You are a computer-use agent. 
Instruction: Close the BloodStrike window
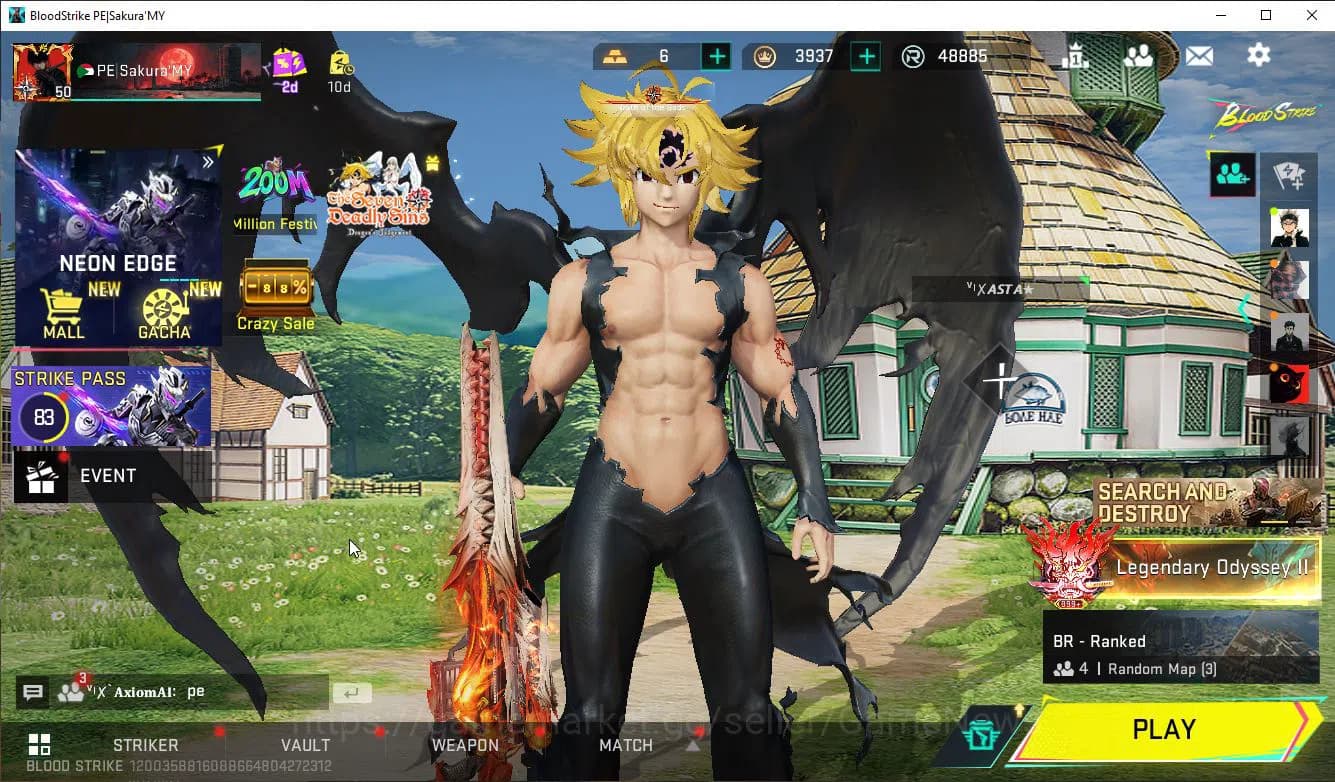point(1312,15)
